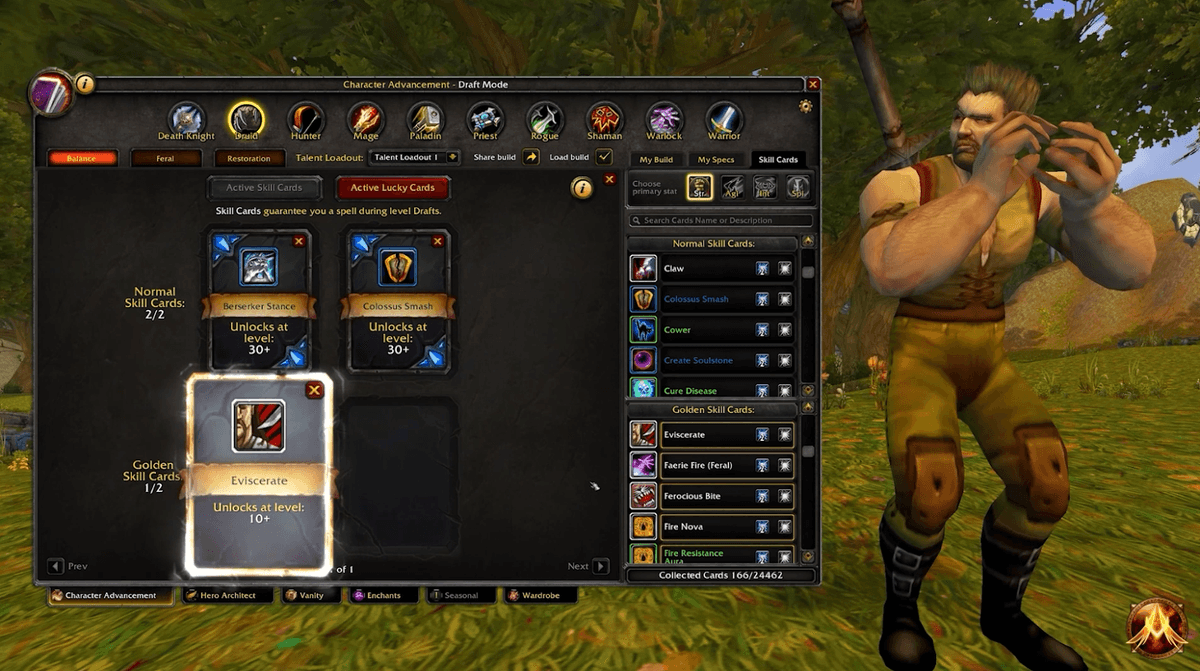Open the My Build tab

[656, 159]
